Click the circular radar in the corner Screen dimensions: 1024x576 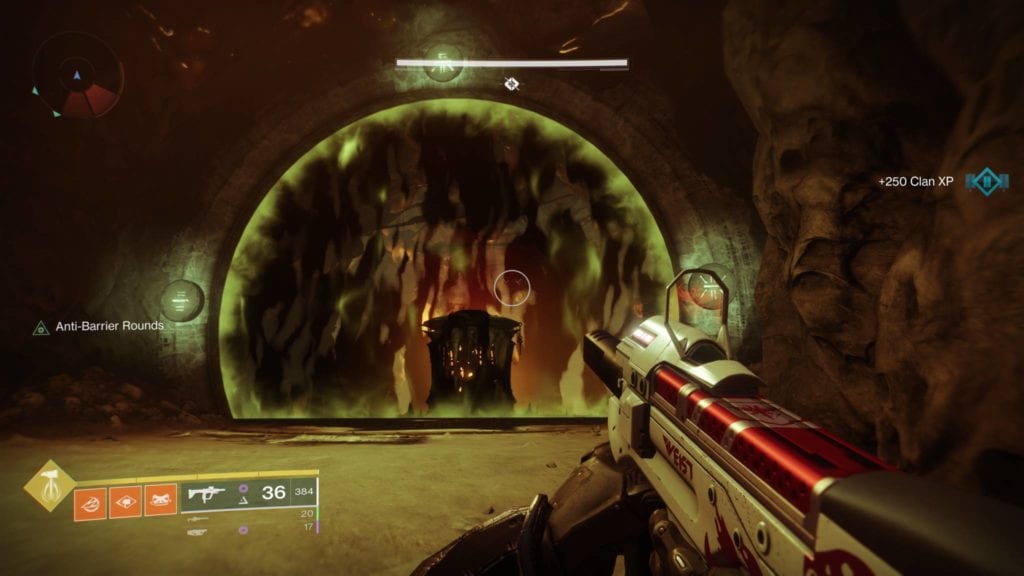coord(78,76)
